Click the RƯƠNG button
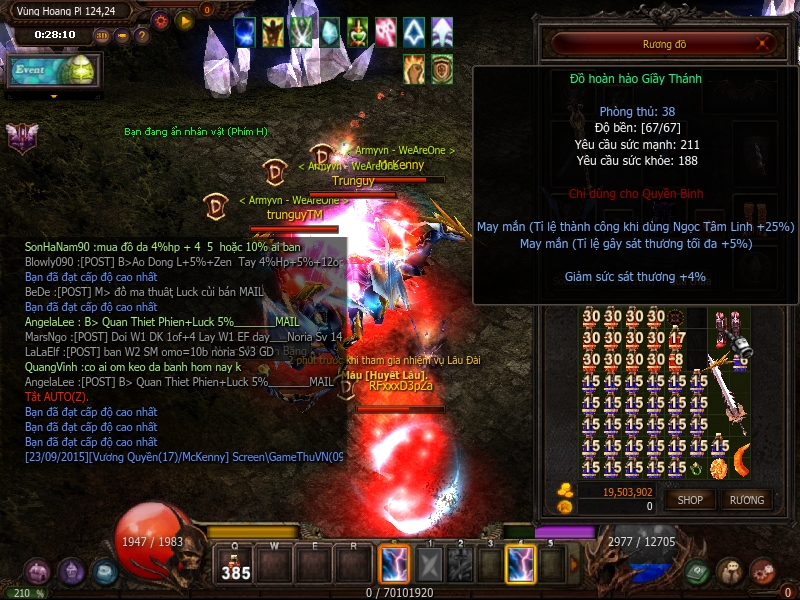The height and width of the screenshot is (600, 800). (x=746, y=499)
